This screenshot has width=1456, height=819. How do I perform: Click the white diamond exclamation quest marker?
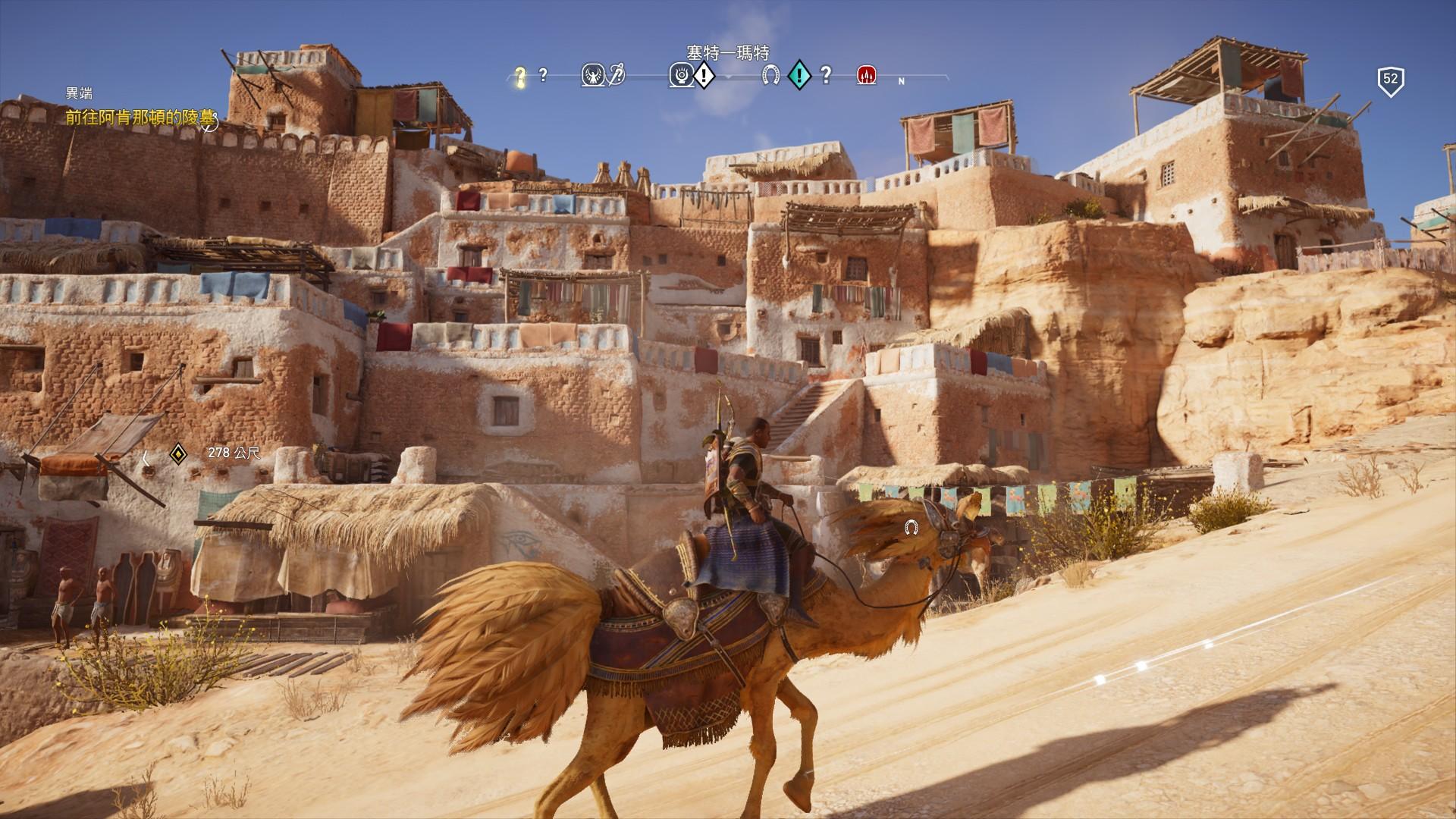(x=704, y=75)
